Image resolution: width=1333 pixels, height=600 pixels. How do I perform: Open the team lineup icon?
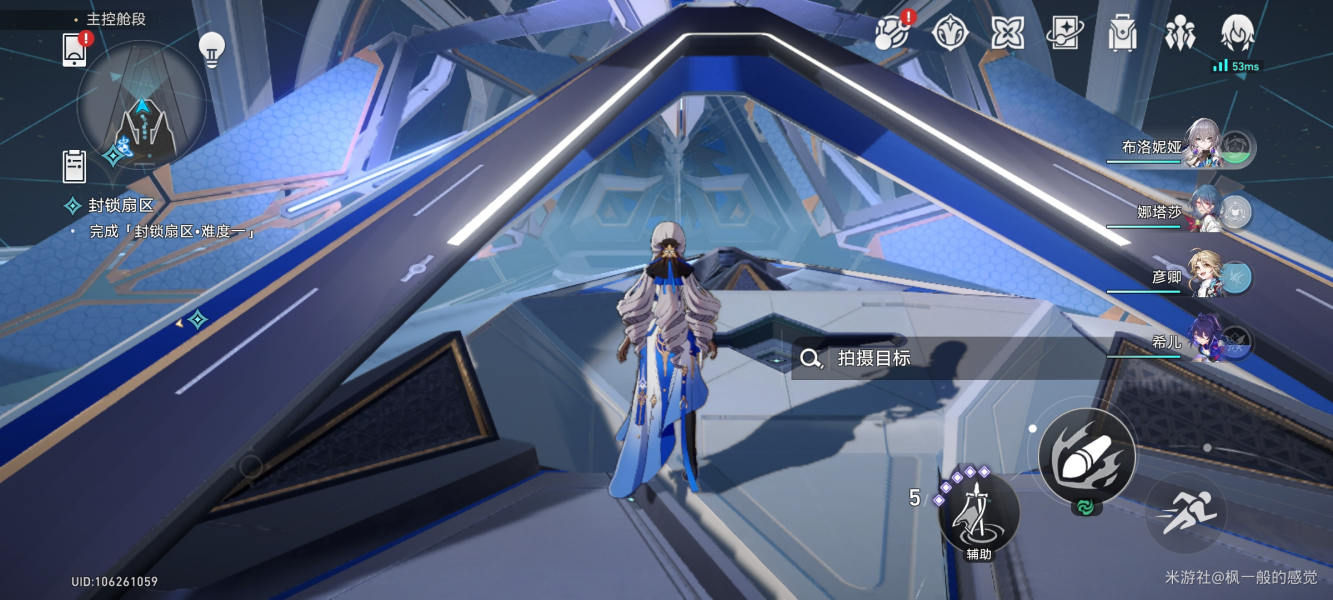coord(1180,33)
